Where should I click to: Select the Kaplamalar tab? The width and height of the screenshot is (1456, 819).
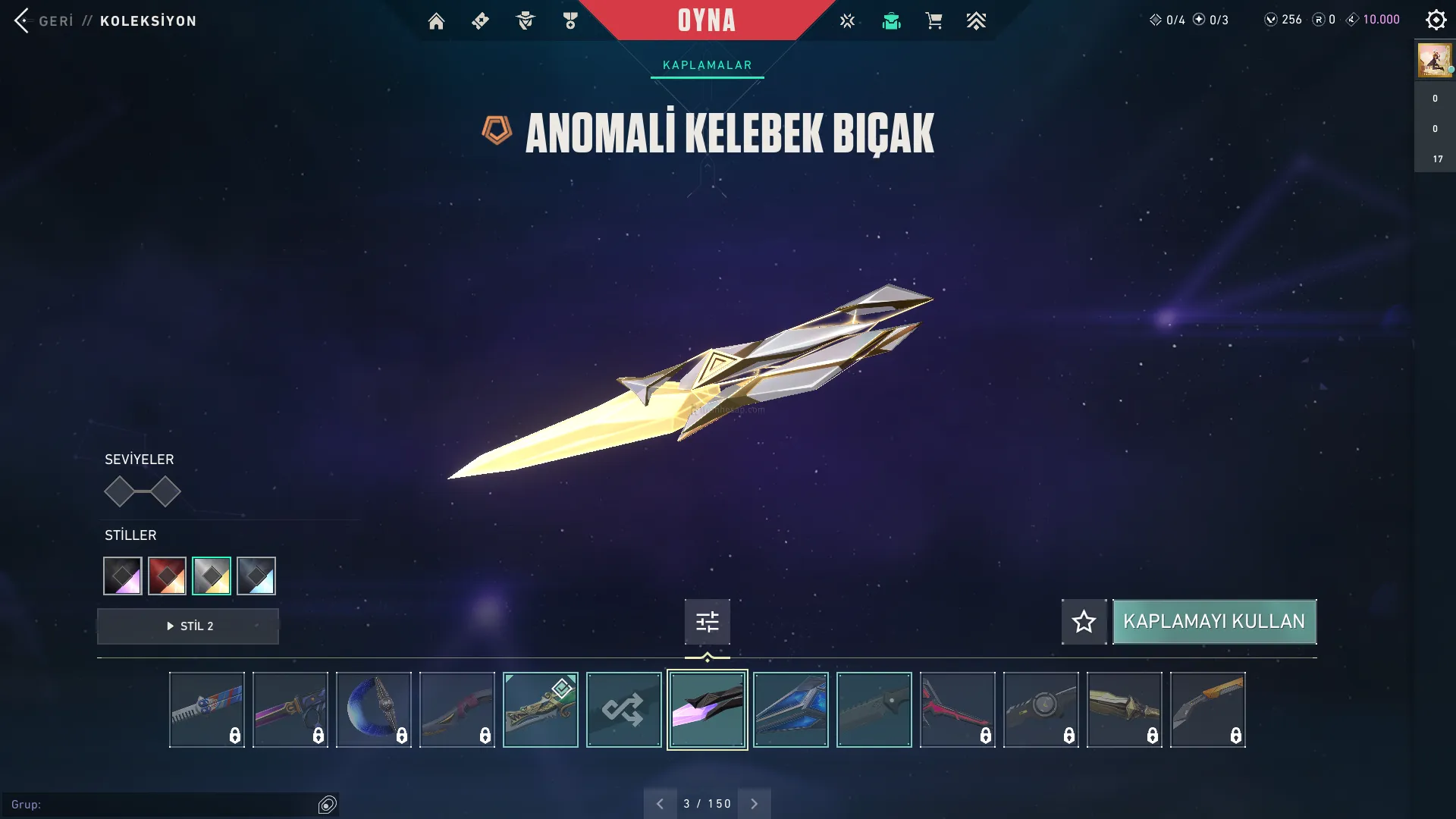[707, 65]
